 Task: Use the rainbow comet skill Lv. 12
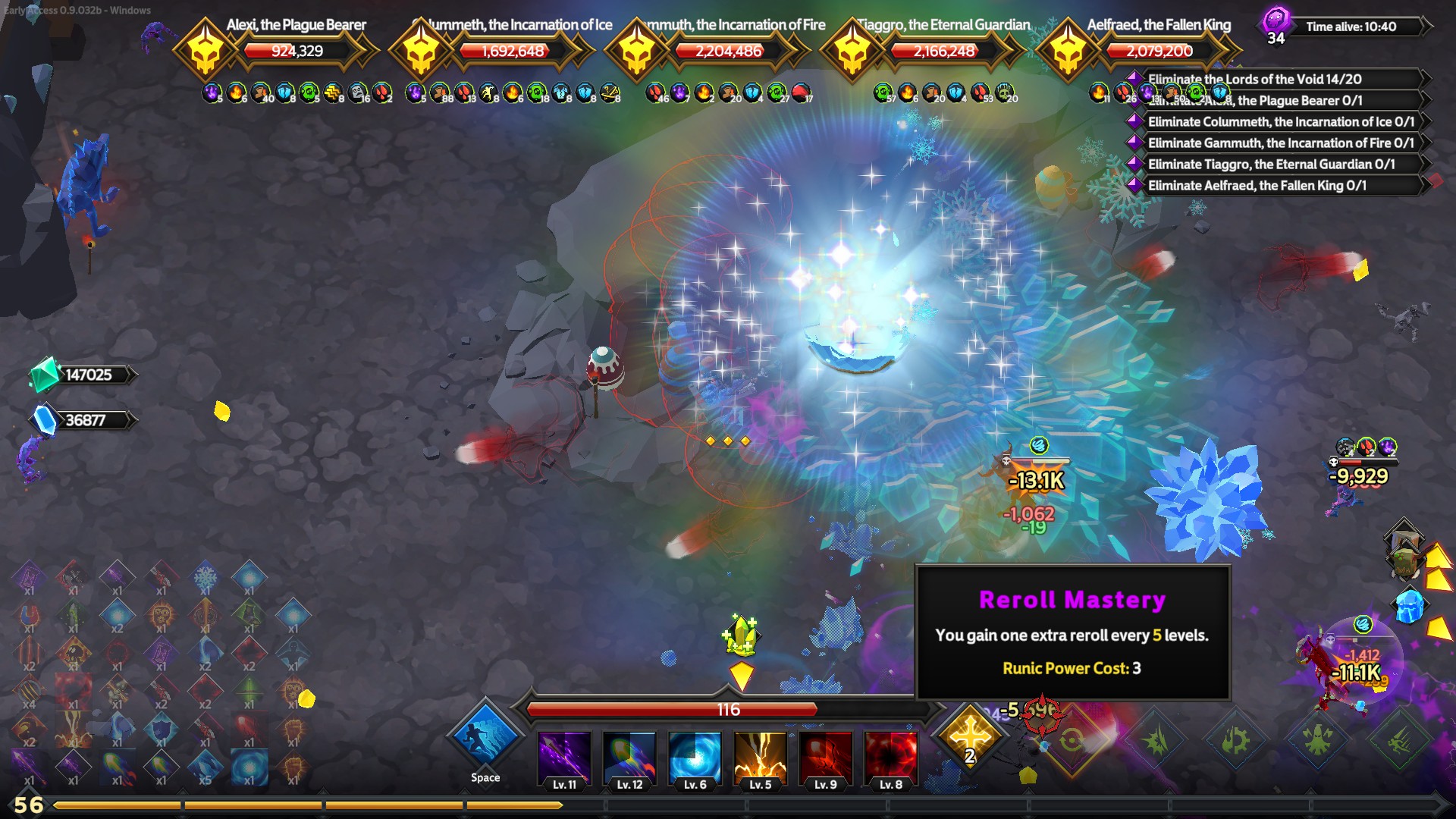629,758
